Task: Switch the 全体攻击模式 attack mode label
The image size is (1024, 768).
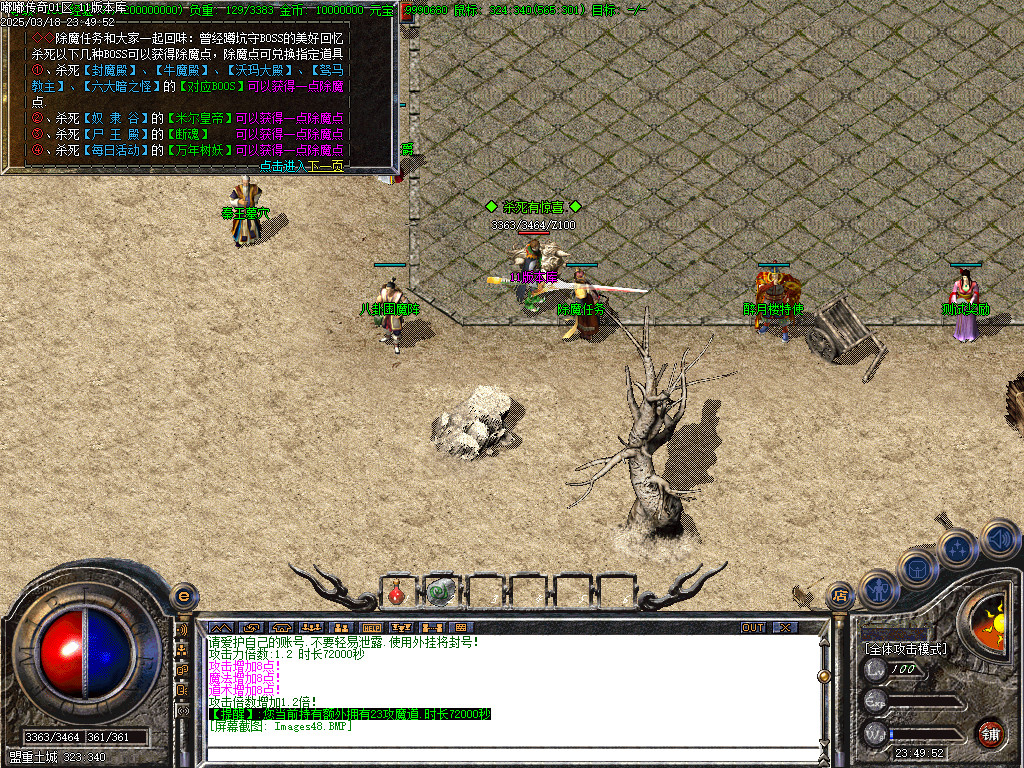Action: [x=906, y=648]
